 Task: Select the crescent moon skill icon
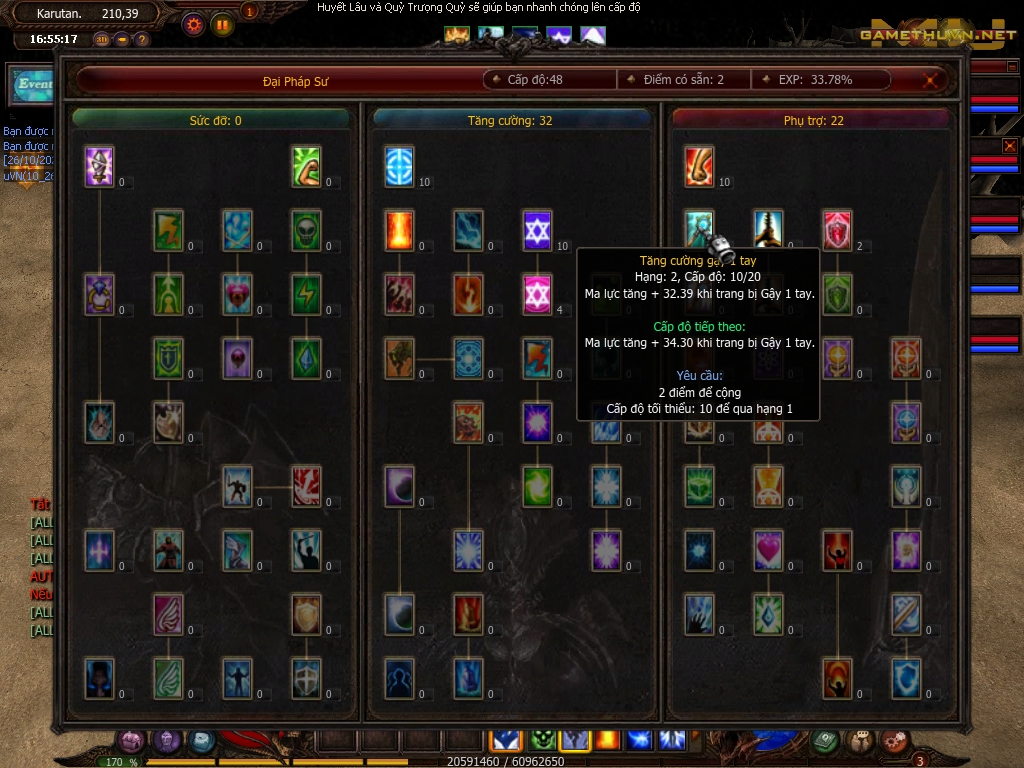tap(400, 486)
